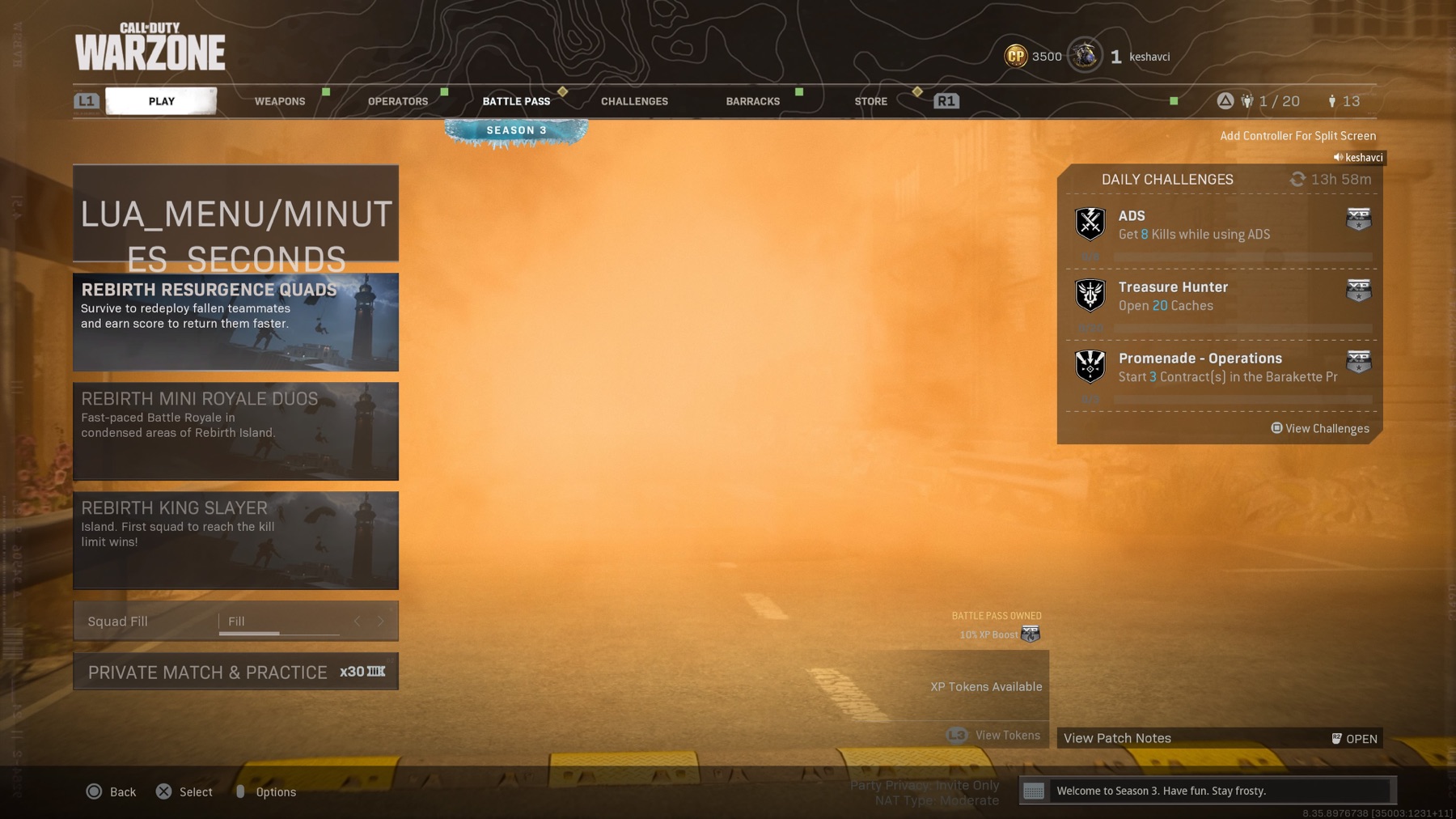Click the player profile emblem icon
This screenshot has height=819, width=1456.
[x=1084, y=55]
